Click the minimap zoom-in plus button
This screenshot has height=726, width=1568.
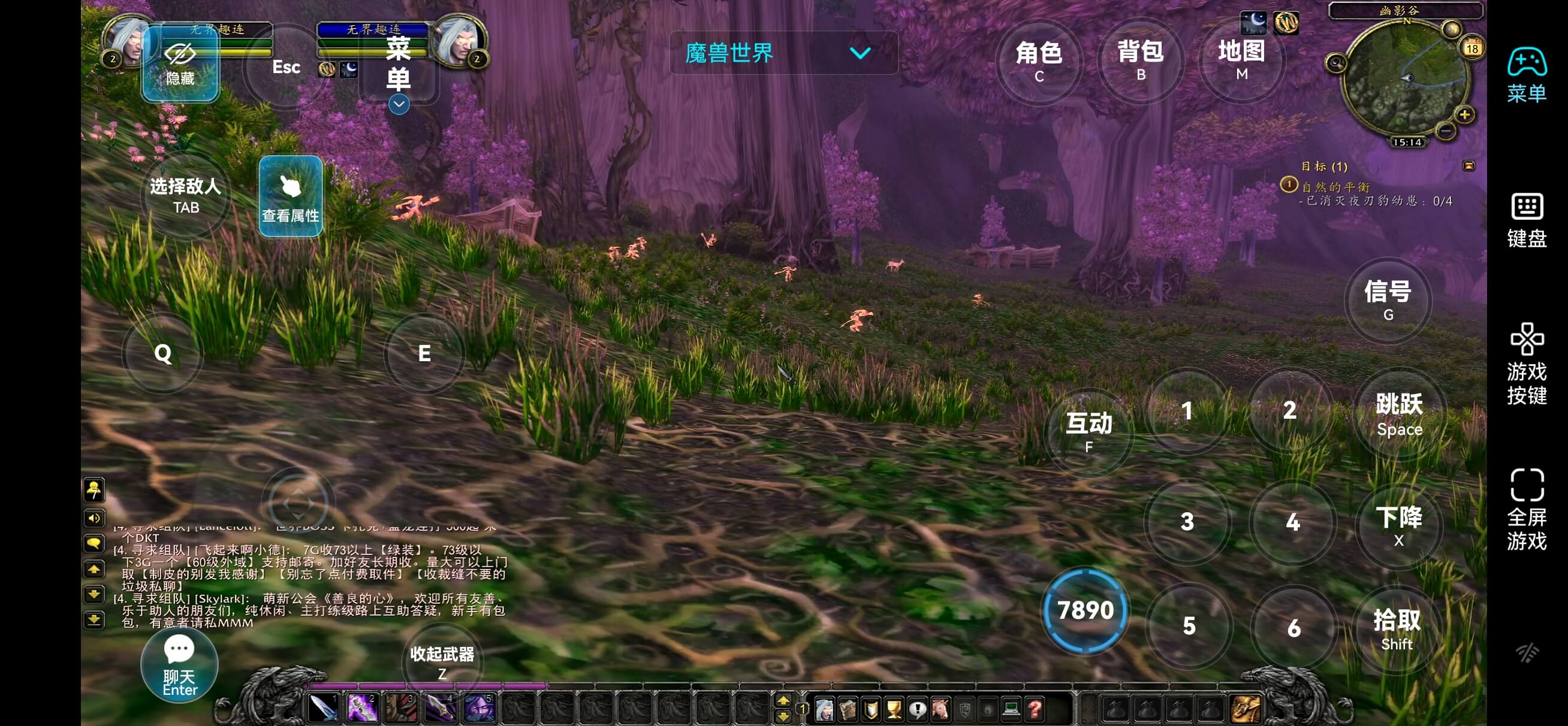1464,114
